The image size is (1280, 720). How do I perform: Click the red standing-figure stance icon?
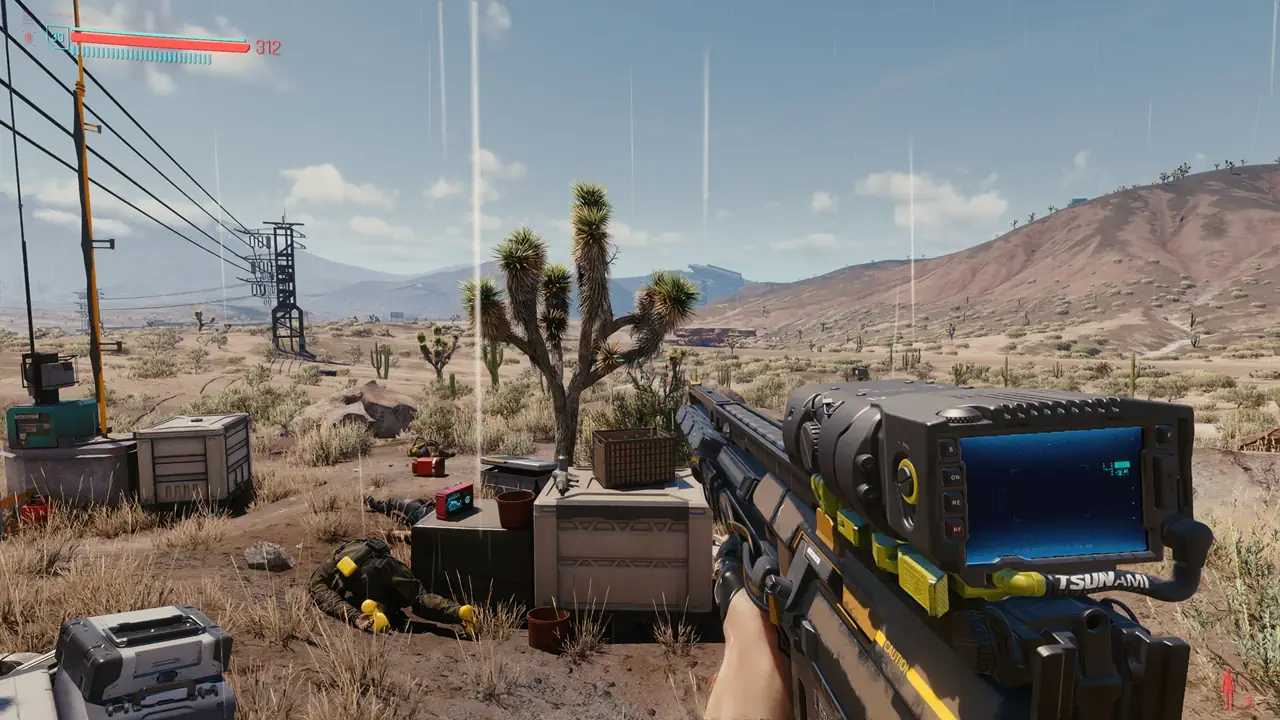click(x=1228, y=689)
